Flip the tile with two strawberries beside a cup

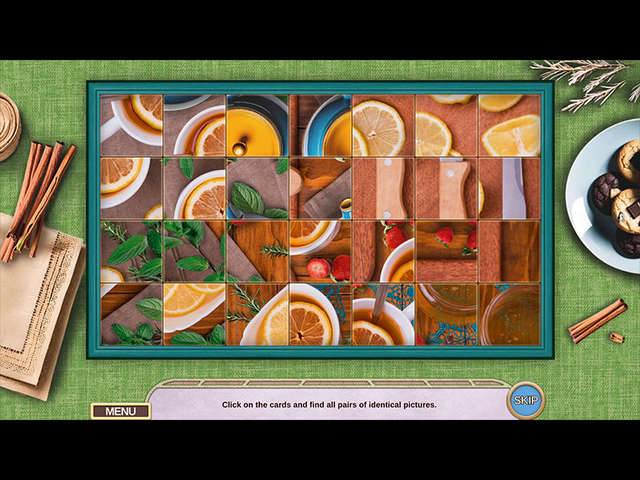320,252
